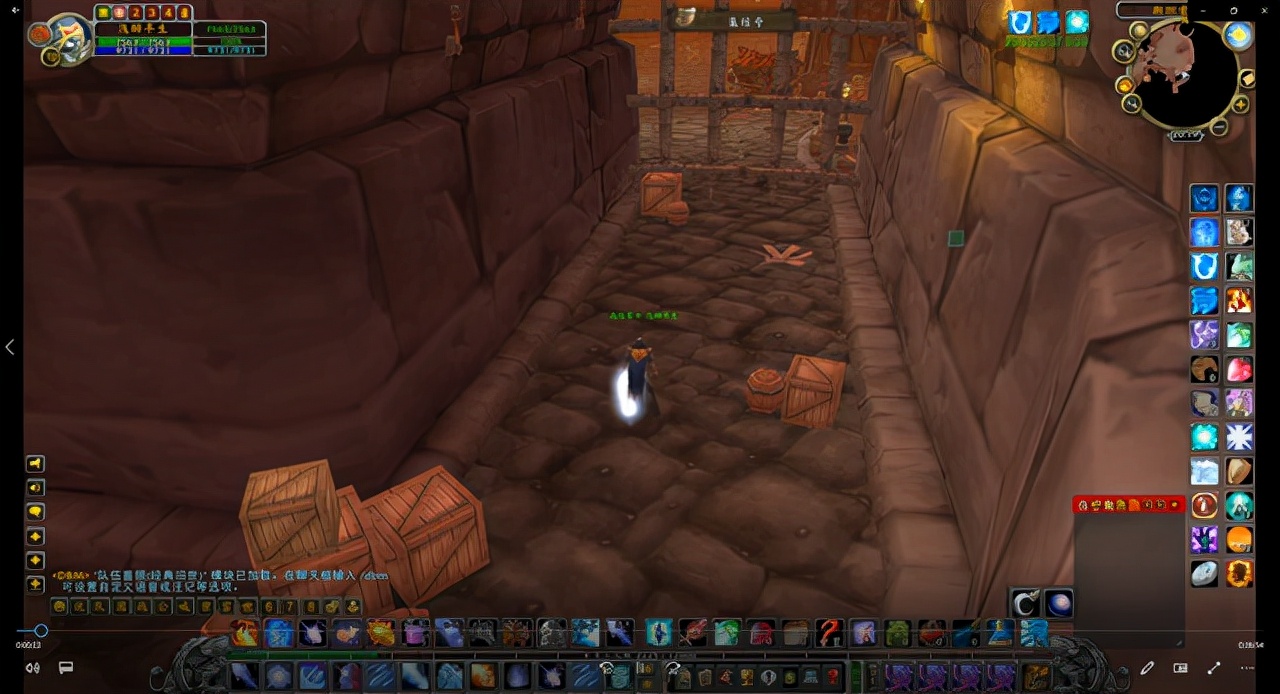Toggle the megaphone chat channel button
The image size is (1280, 694).
[35, 464]
